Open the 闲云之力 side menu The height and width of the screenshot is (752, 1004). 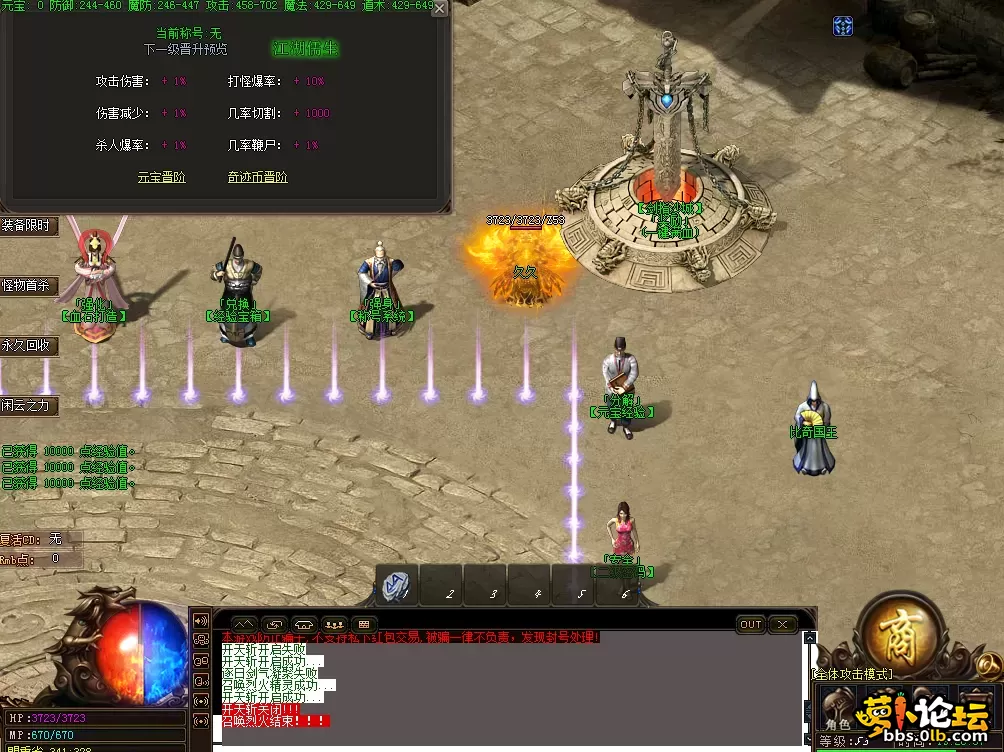(x=26, y=405)
